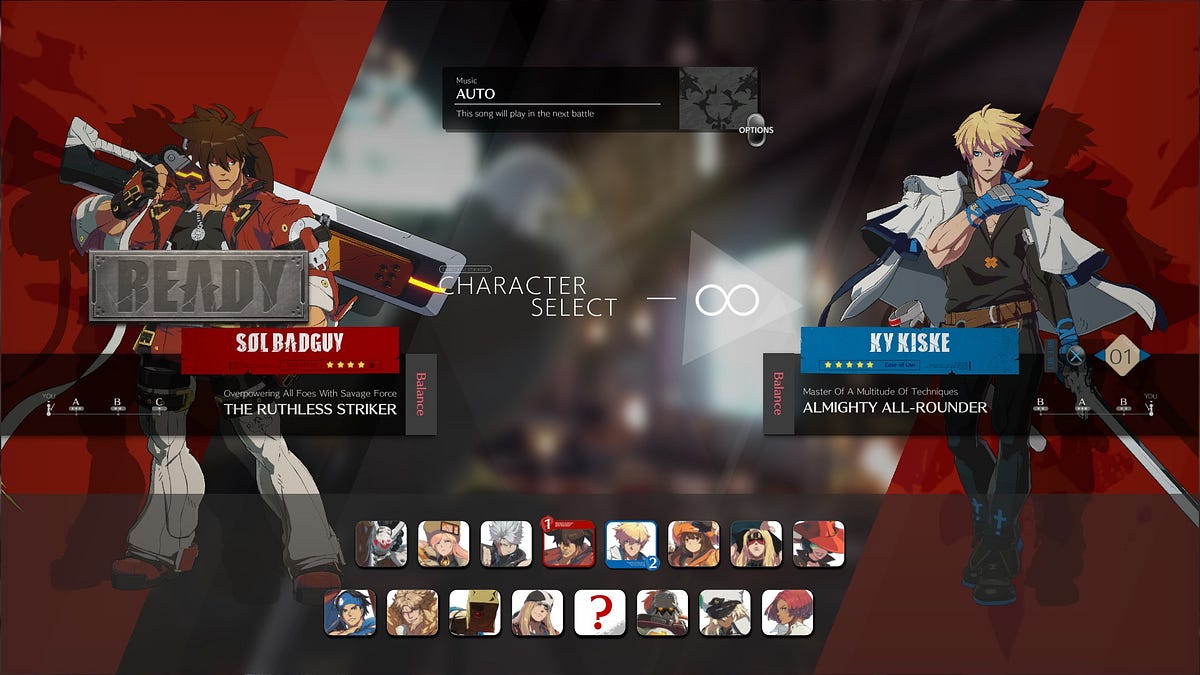Select white-haired Chipp's portrait
Image resolution: width=1200 pixels, height=675 pixels.
506,544
